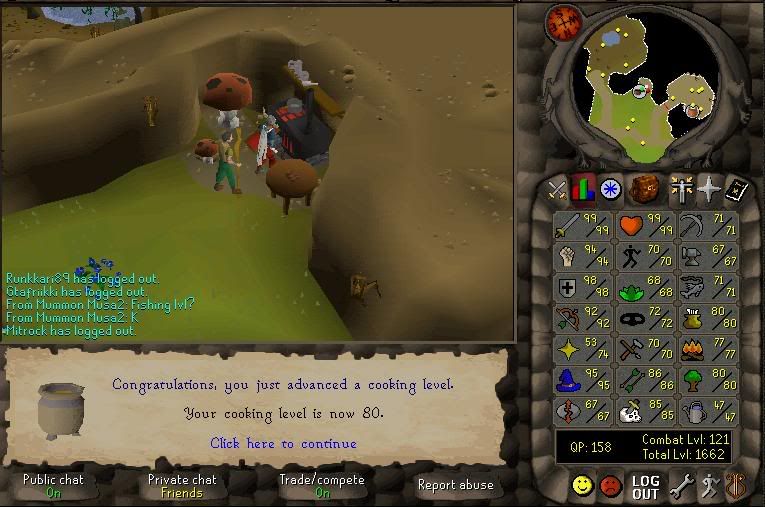Open the red frowning ignore list tab
The height and width of the screenshot is (507, 765).
[611, 487]
